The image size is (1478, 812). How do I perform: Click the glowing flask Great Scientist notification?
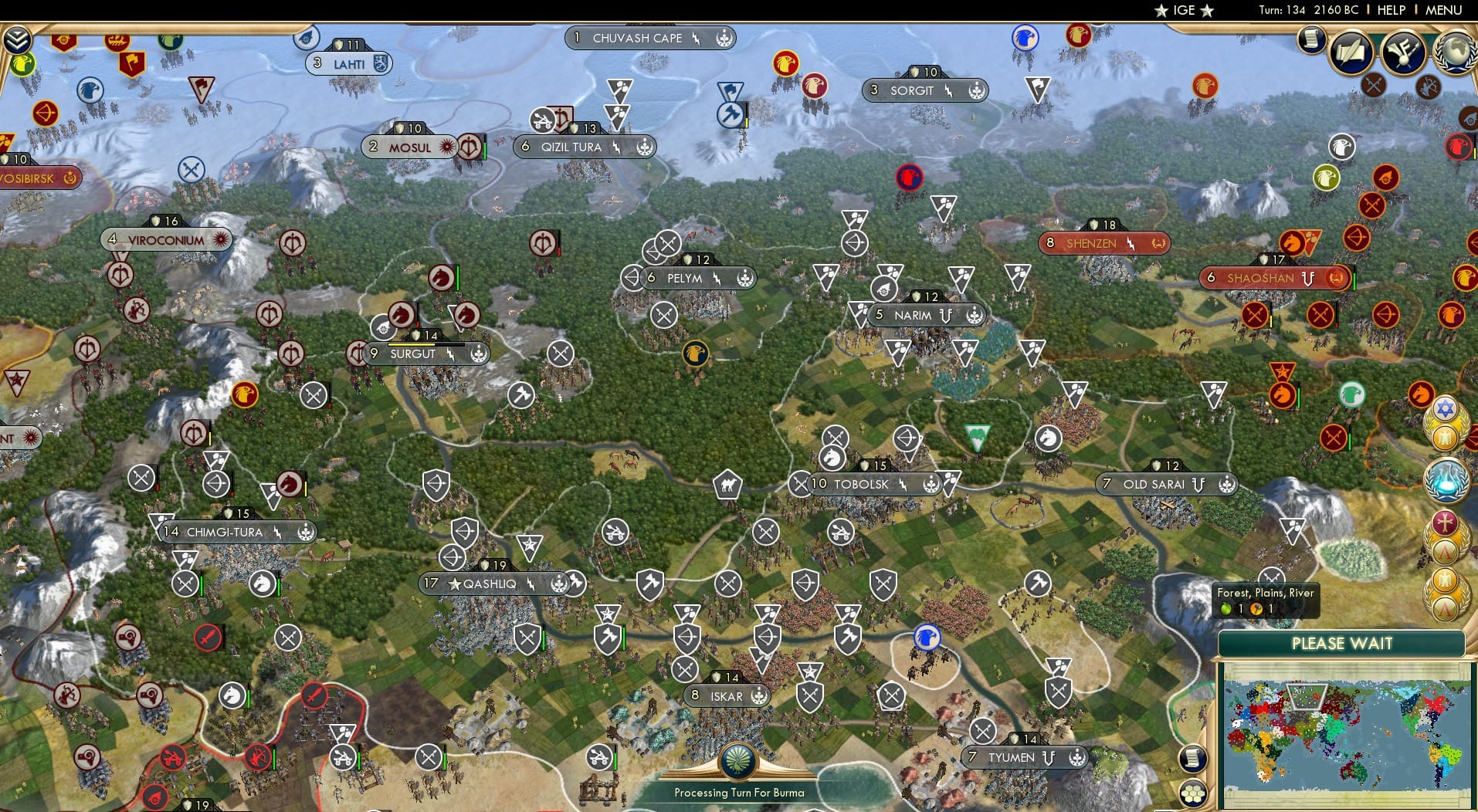1446,479
